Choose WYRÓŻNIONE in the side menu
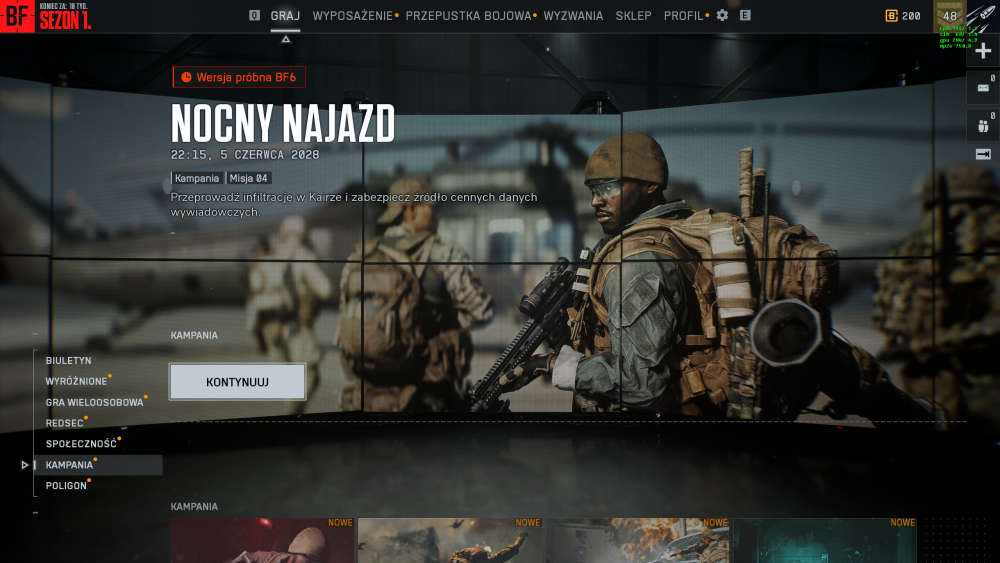Image resolution: width=1000 pixels, height=563 pixels. tap(76, 381)
